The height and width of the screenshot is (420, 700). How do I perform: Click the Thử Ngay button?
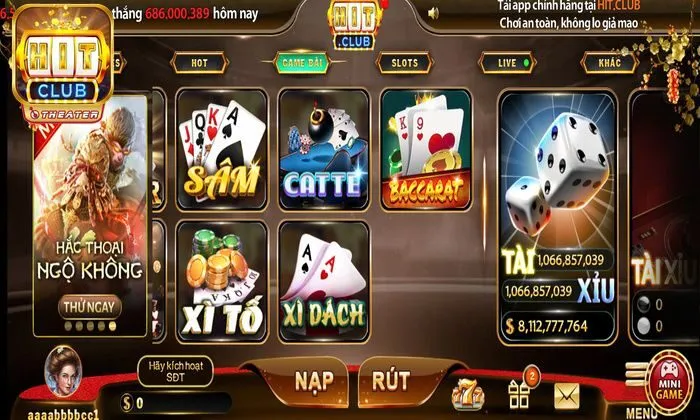(x=90, y=306)
